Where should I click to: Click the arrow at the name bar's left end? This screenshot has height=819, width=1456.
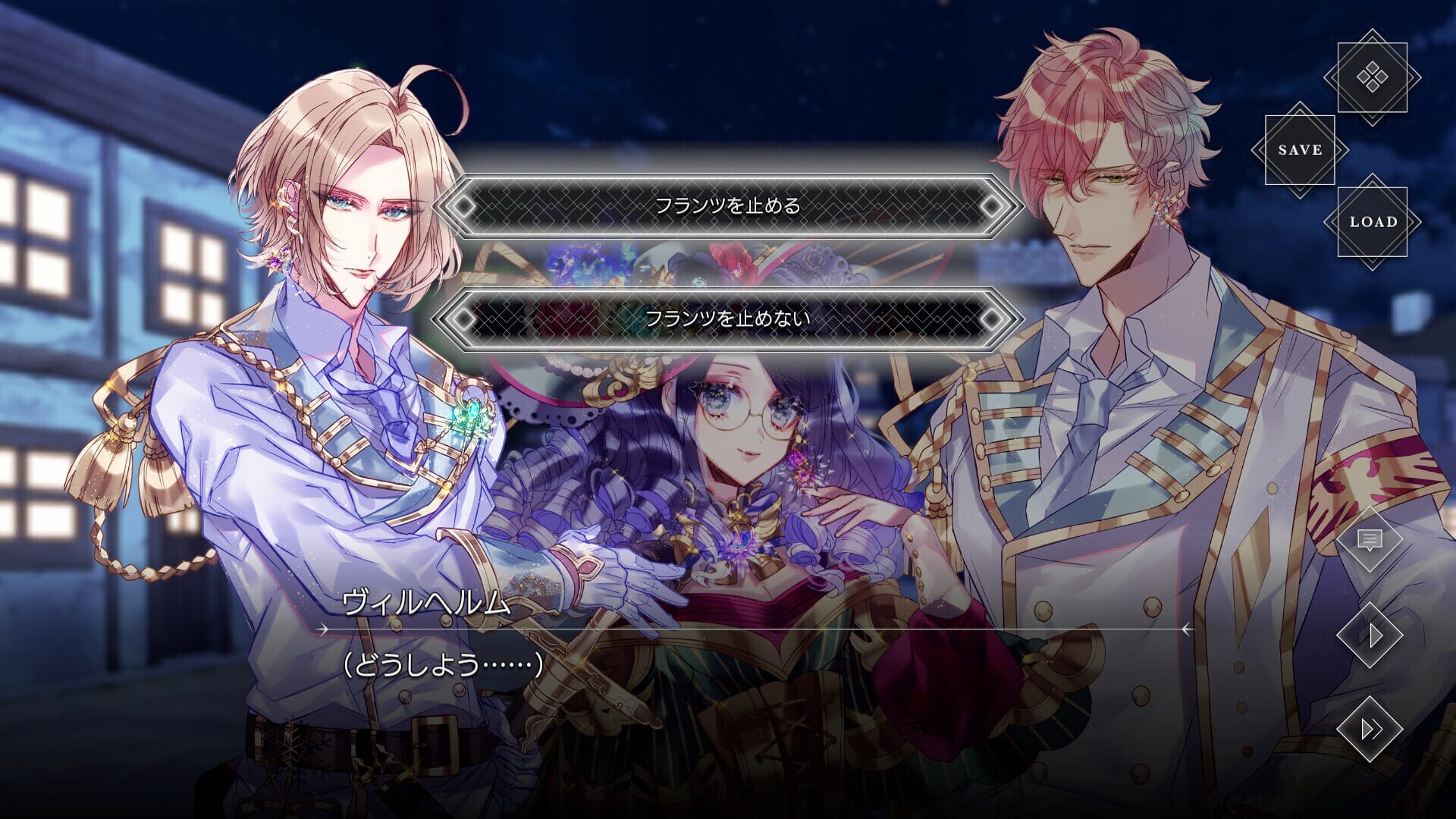[x=322, y=629]
